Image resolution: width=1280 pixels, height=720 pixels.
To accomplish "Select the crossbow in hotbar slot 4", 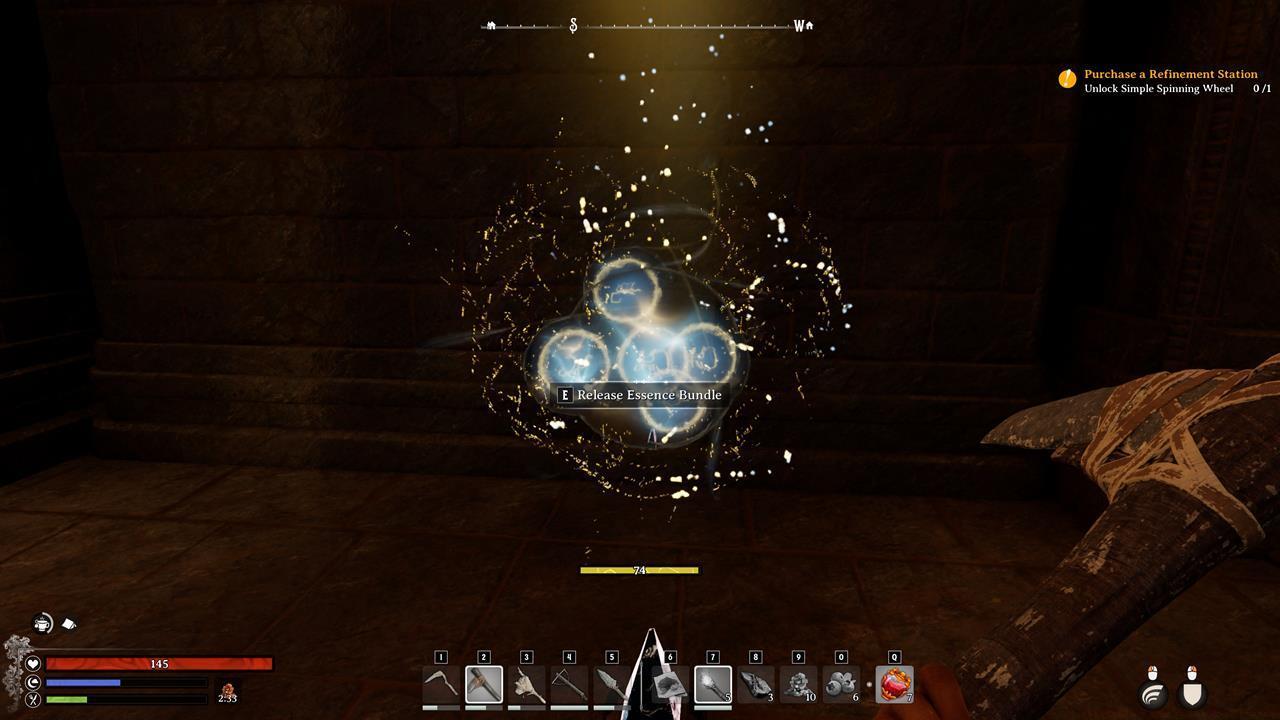I will (570, 684).
